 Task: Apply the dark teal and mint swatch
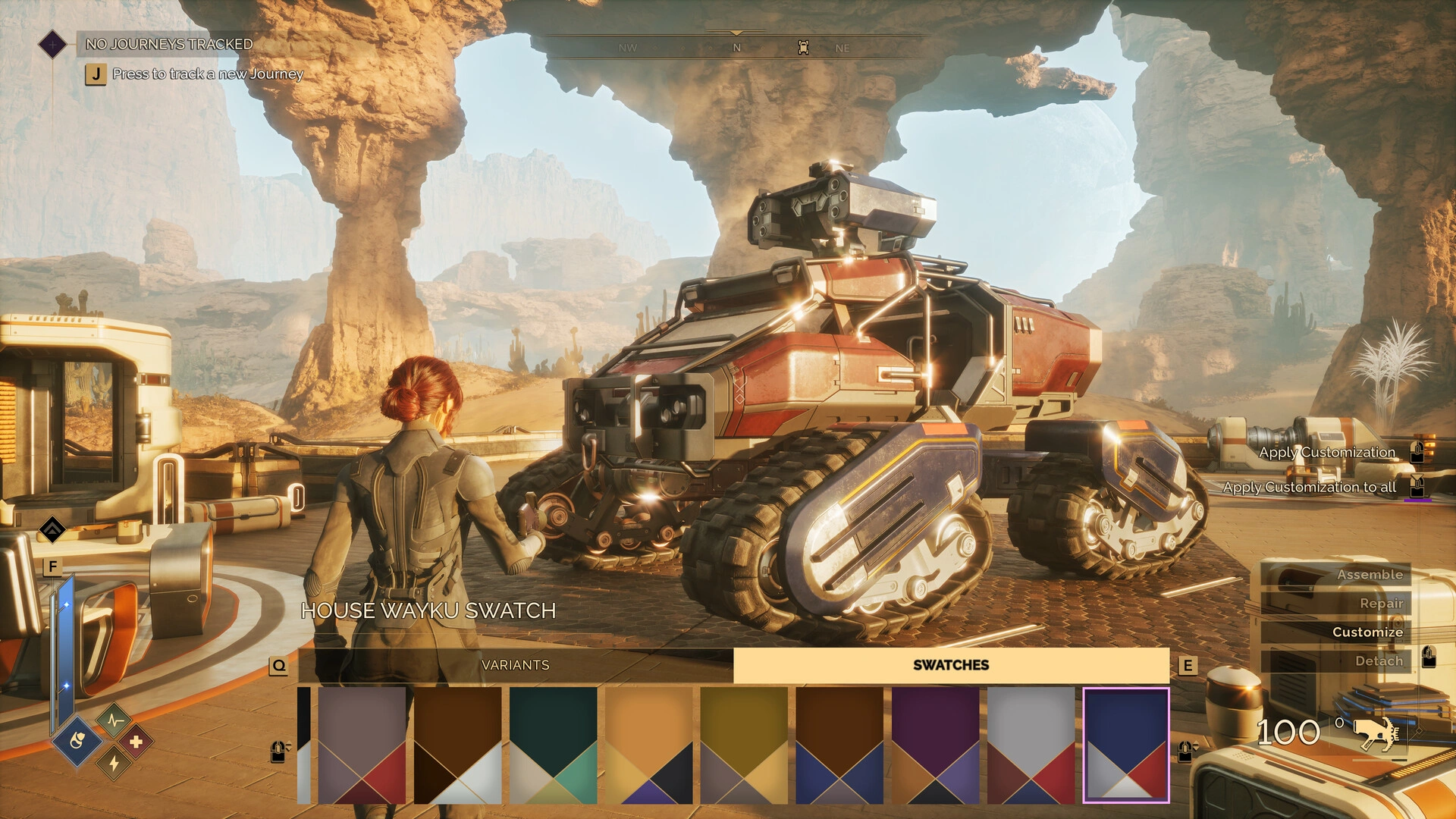pos(553,745)
